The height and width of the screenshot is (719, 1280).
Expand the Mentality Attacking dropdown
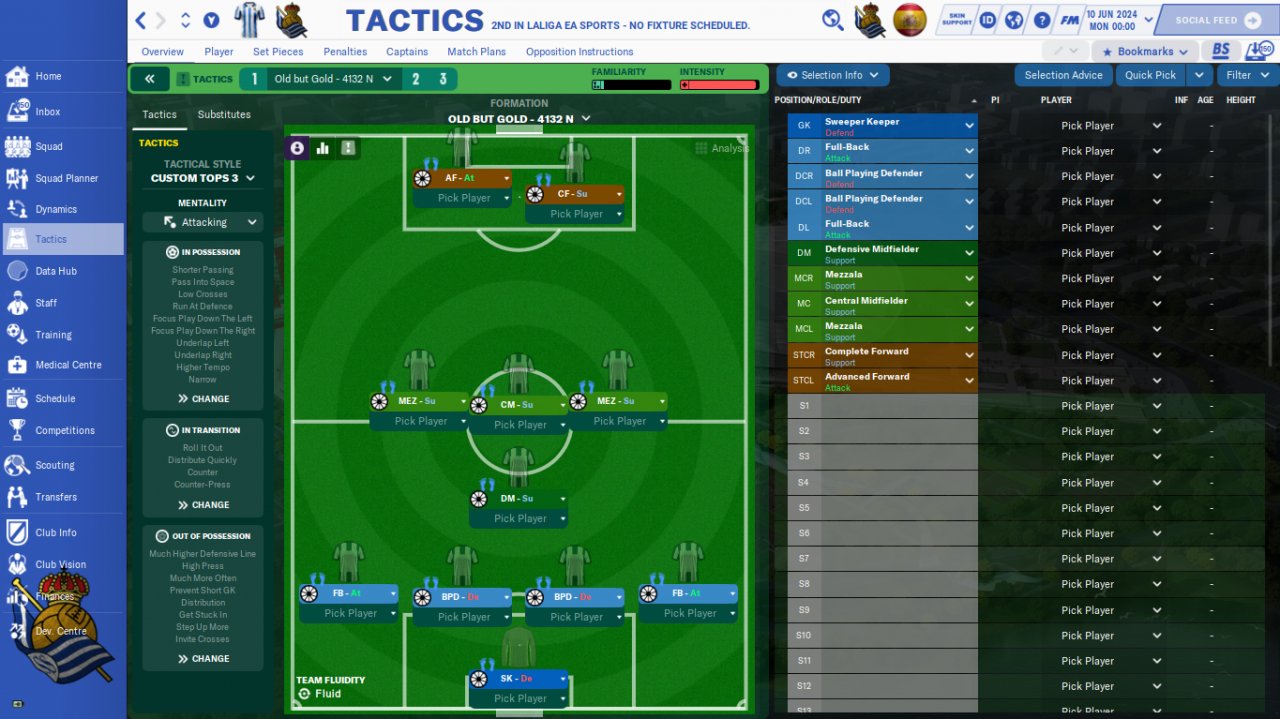[x=203, y=222]
